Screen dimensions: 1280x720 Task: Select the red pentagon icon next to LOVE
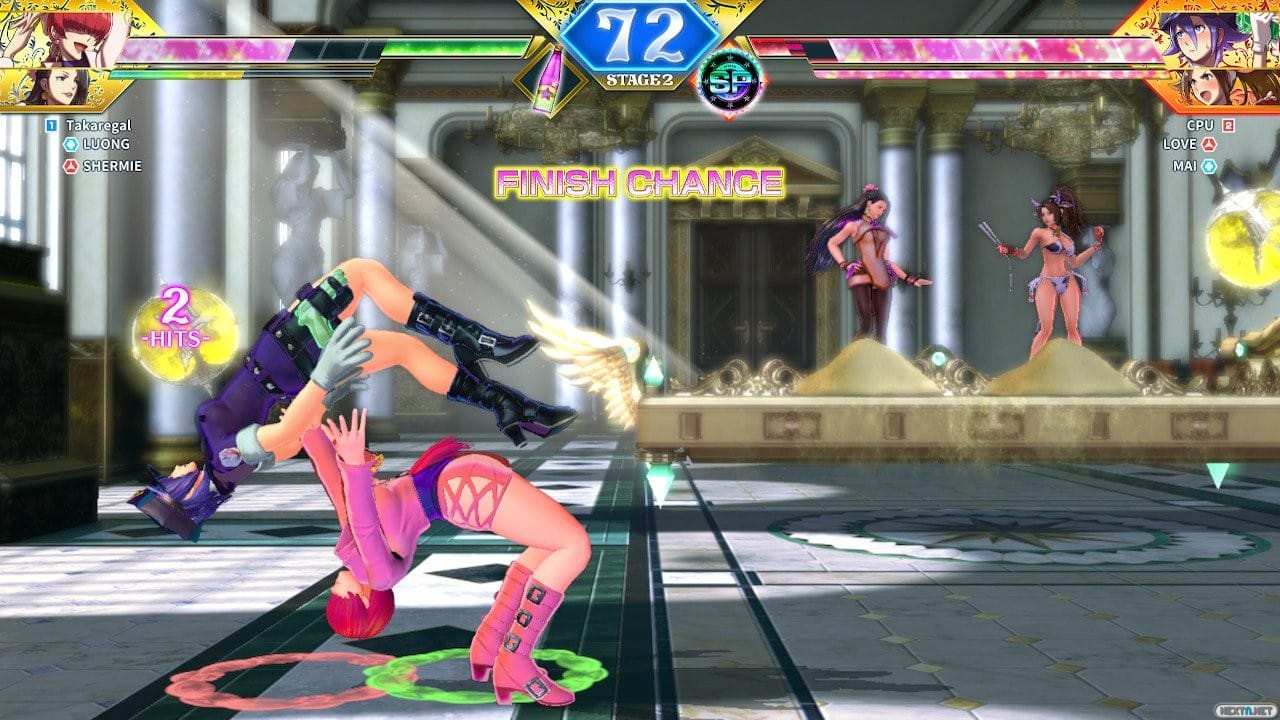click(x=1209, y=146)
